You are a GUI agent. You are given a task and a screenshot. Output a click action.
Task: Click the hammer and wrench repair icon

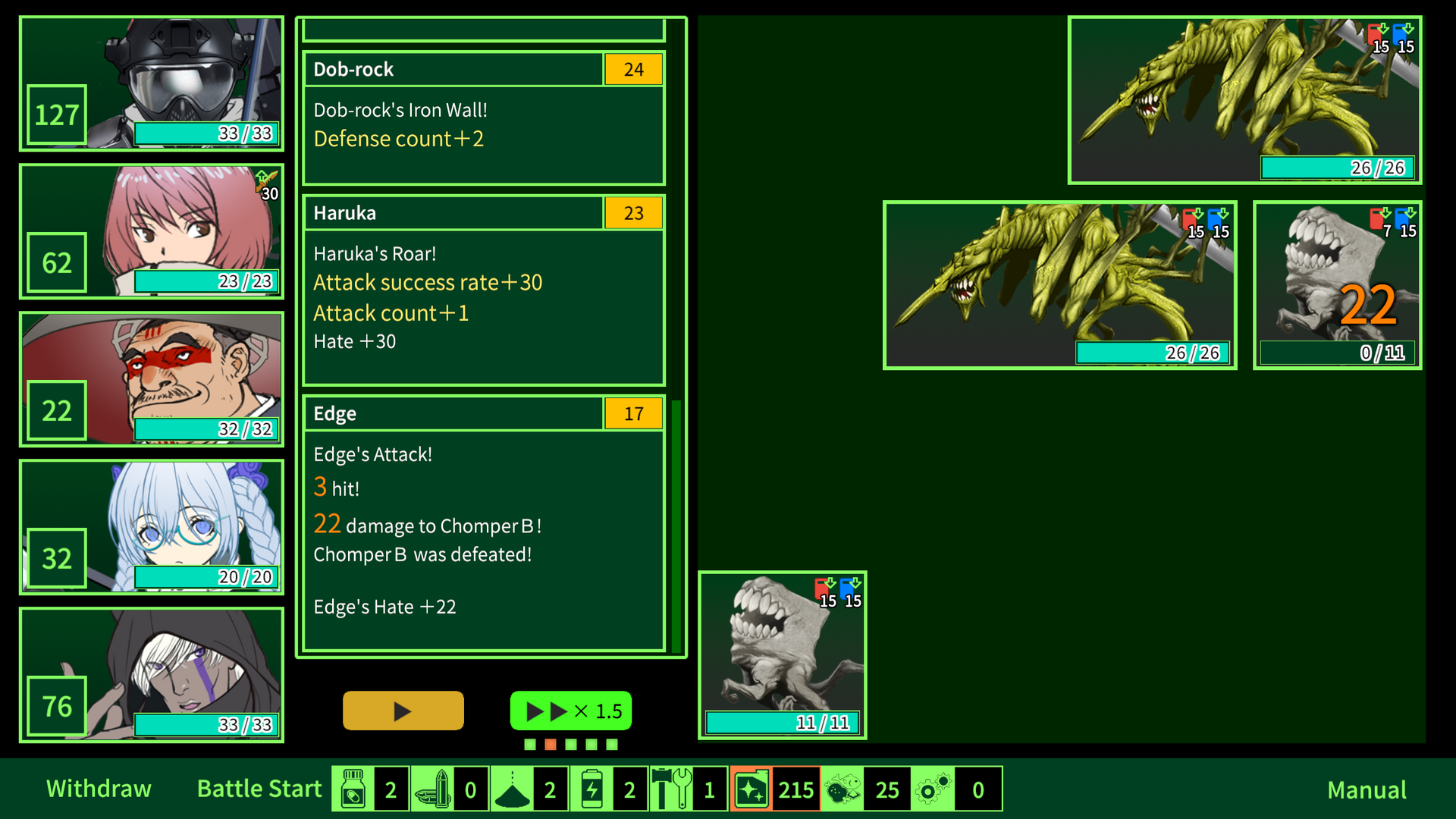tap(672, 789)
